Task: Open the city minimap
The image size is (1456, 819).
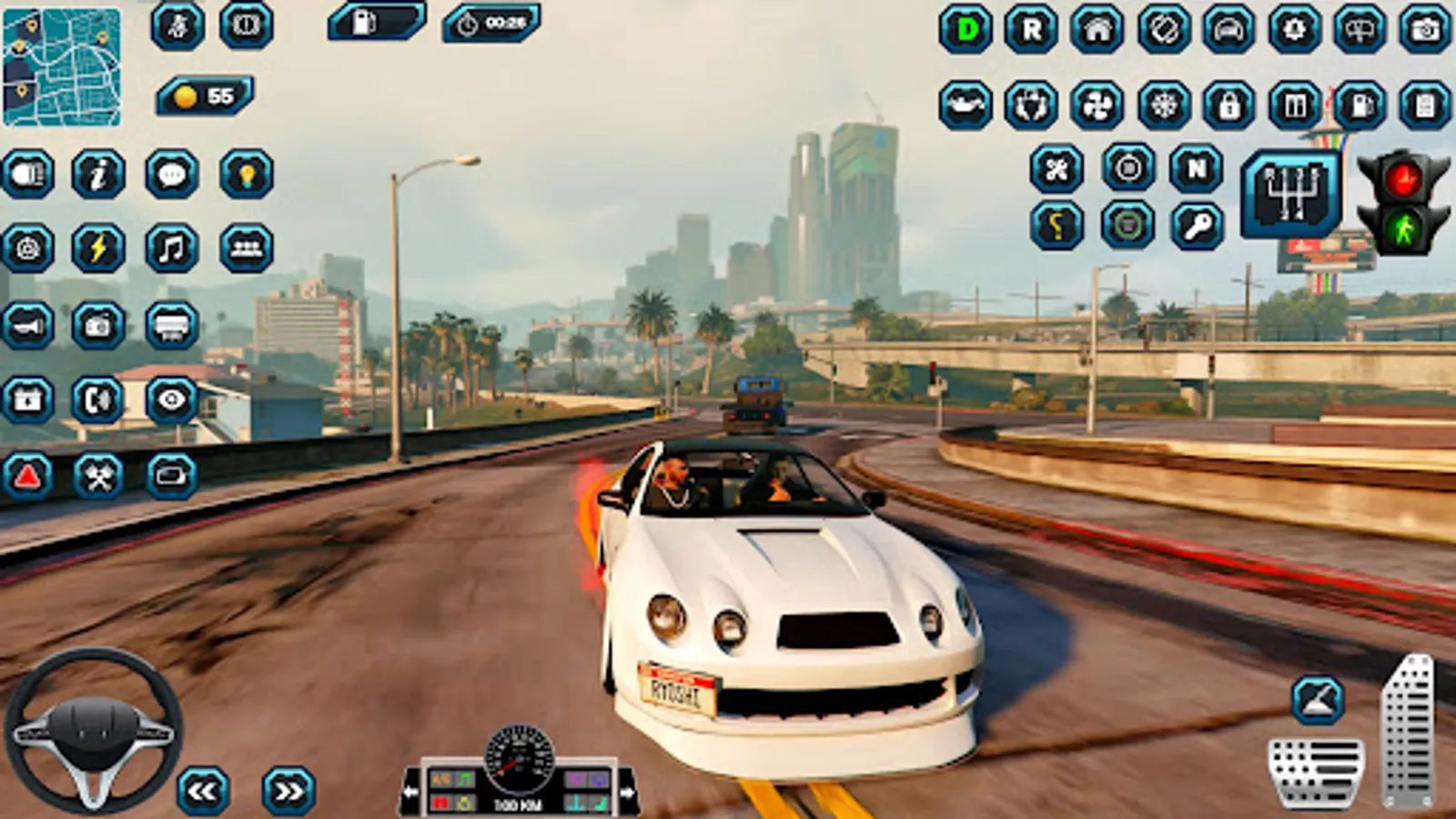Action: (62, 67)
